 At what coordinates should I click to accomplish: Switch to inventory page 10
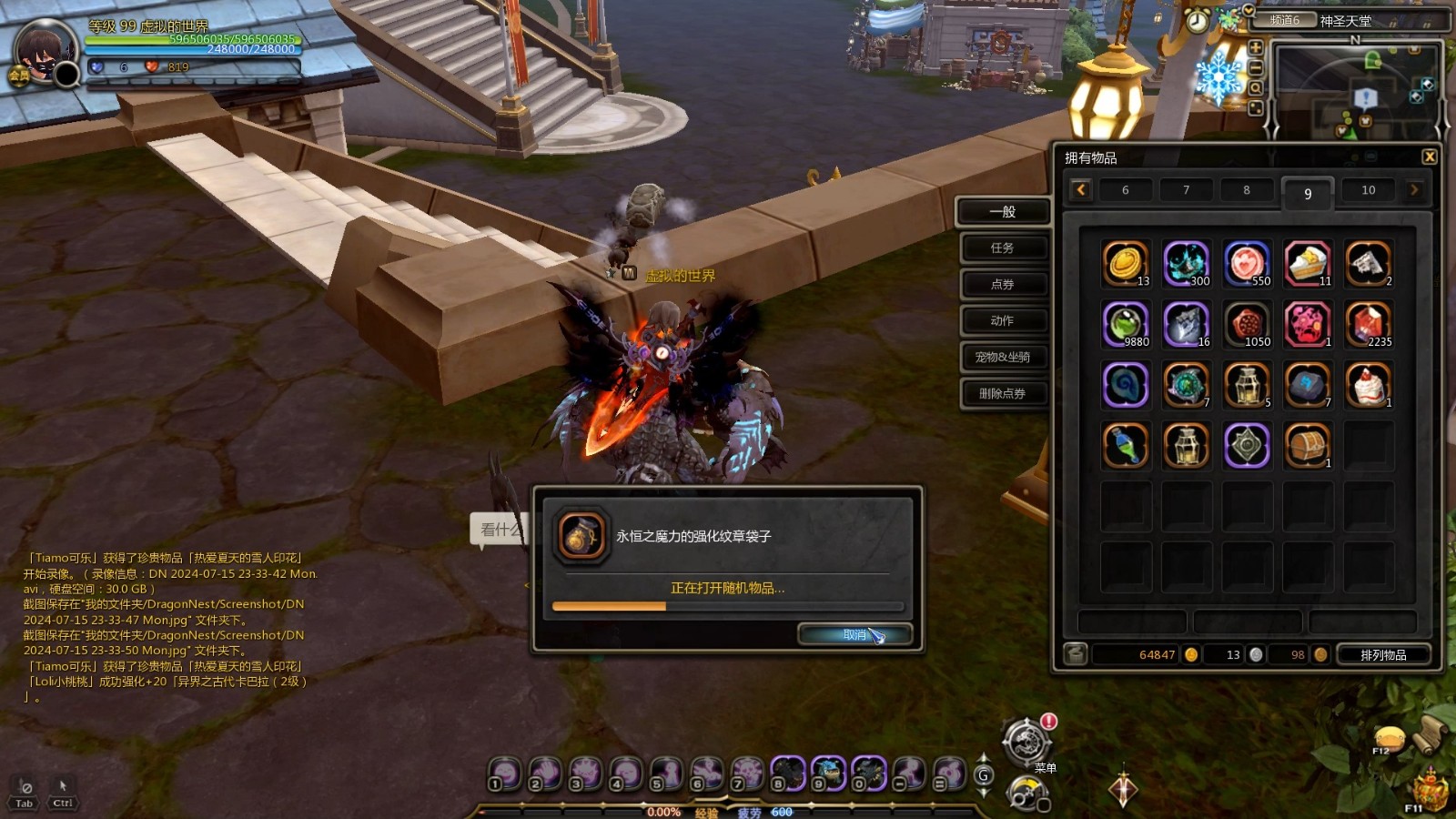click(x=1368, y=190)
